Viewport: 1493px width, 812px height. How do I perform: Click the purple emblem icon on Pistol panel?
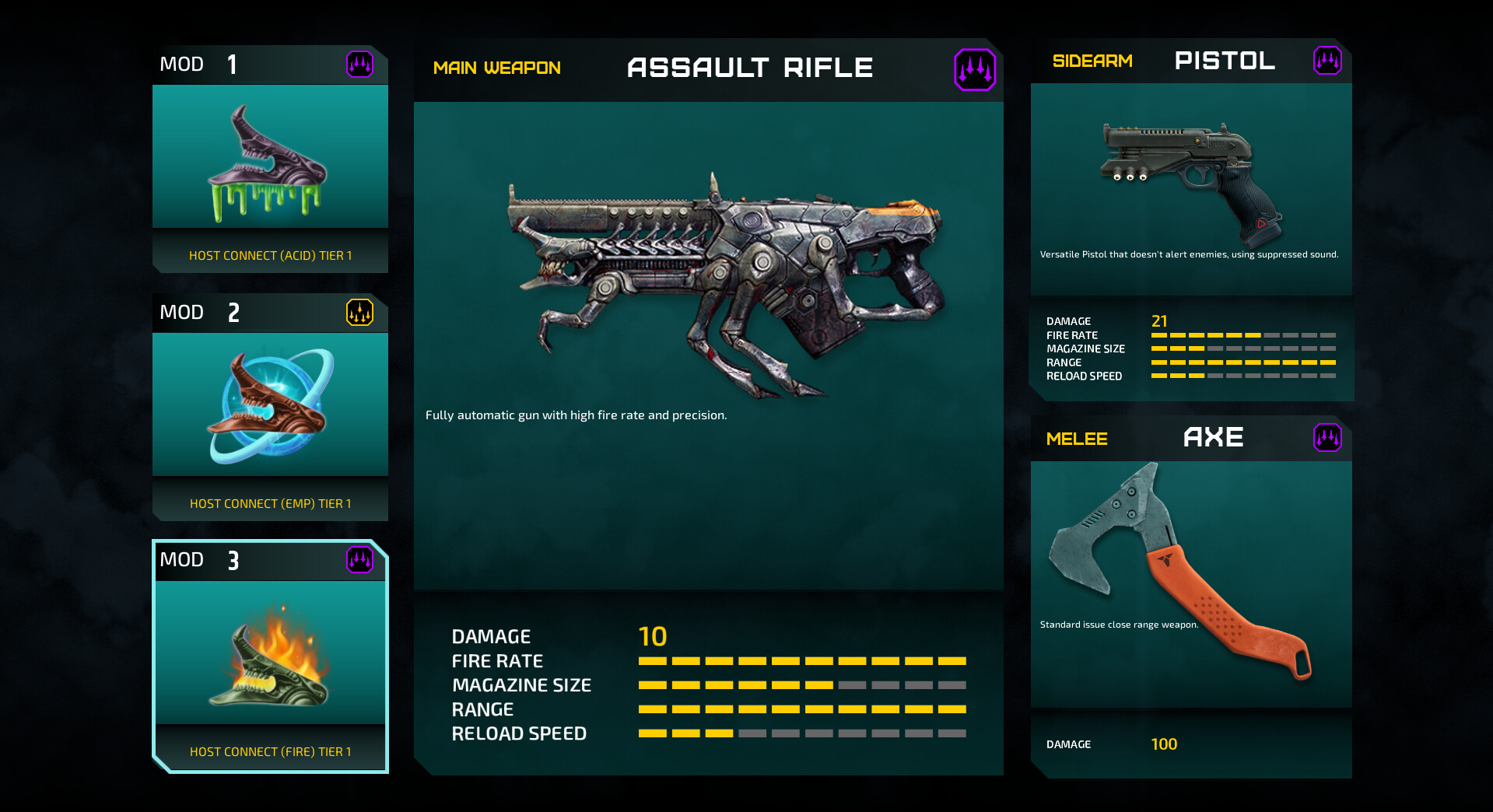(1330, 61)
